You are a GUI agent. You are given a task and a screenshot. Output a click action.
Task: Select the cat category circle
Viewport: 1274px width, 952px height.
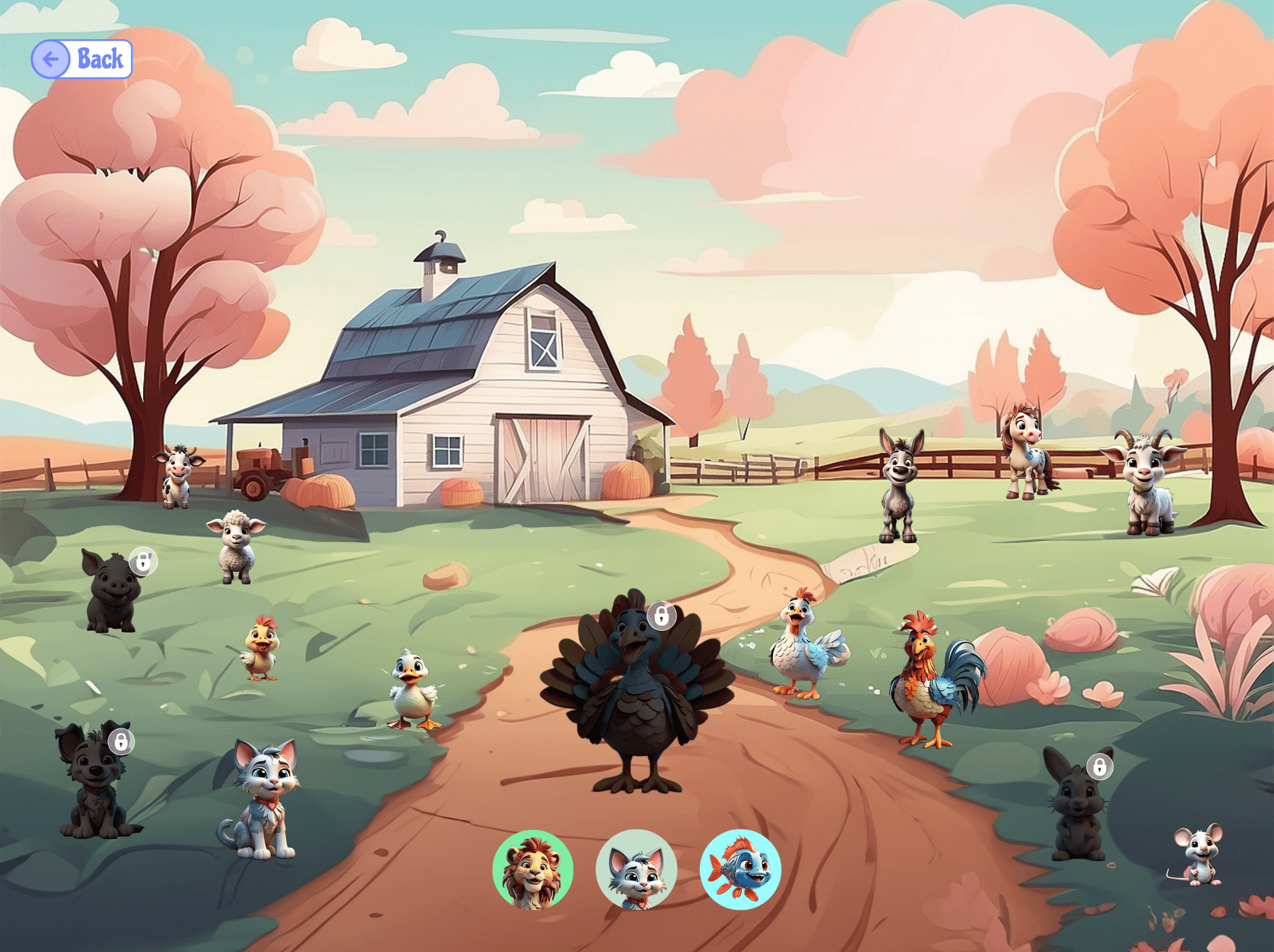click(636, 869)
